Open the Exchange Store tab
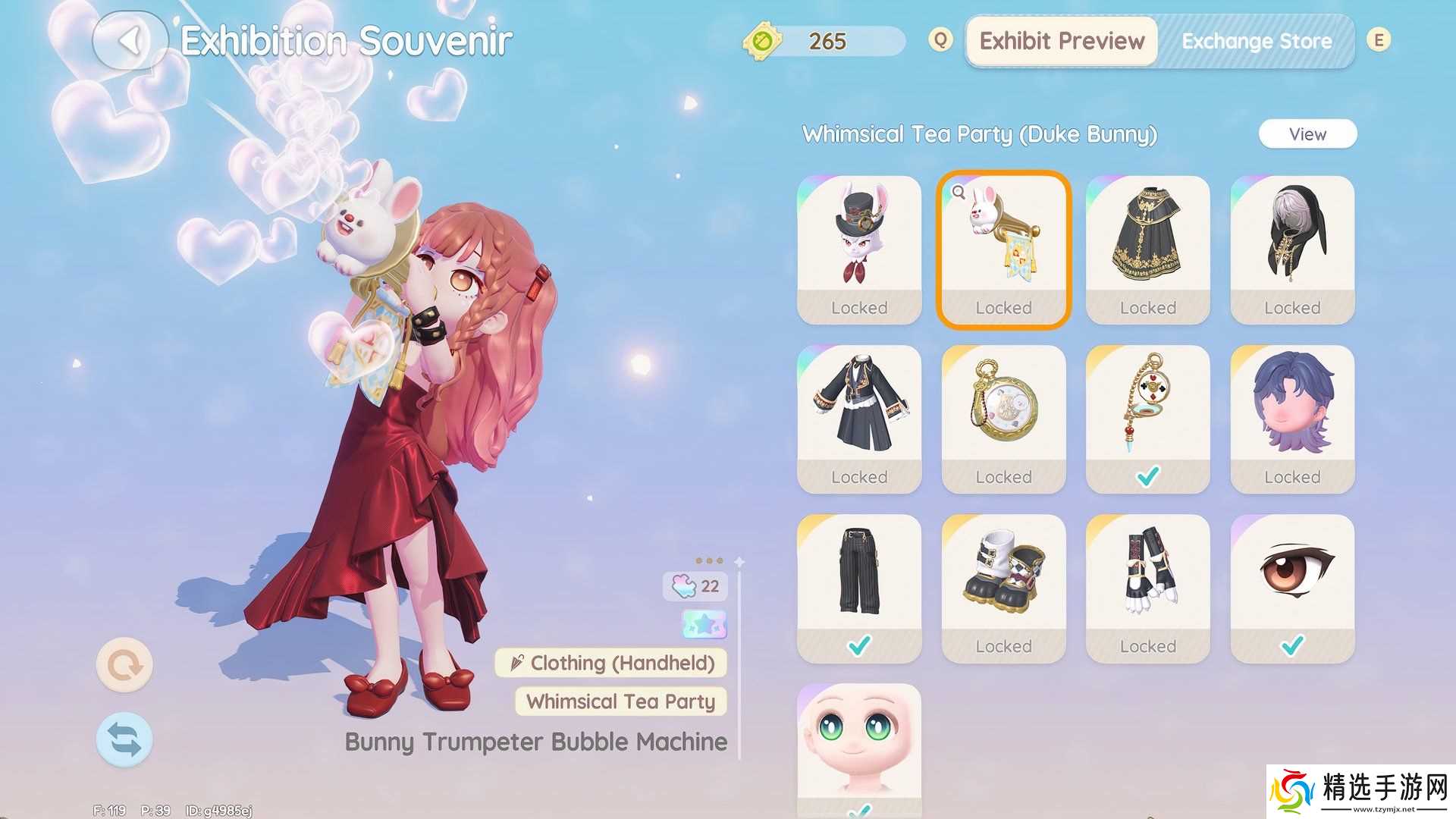Viewport: 1456px width, 819px height. tap(1256, 41)
